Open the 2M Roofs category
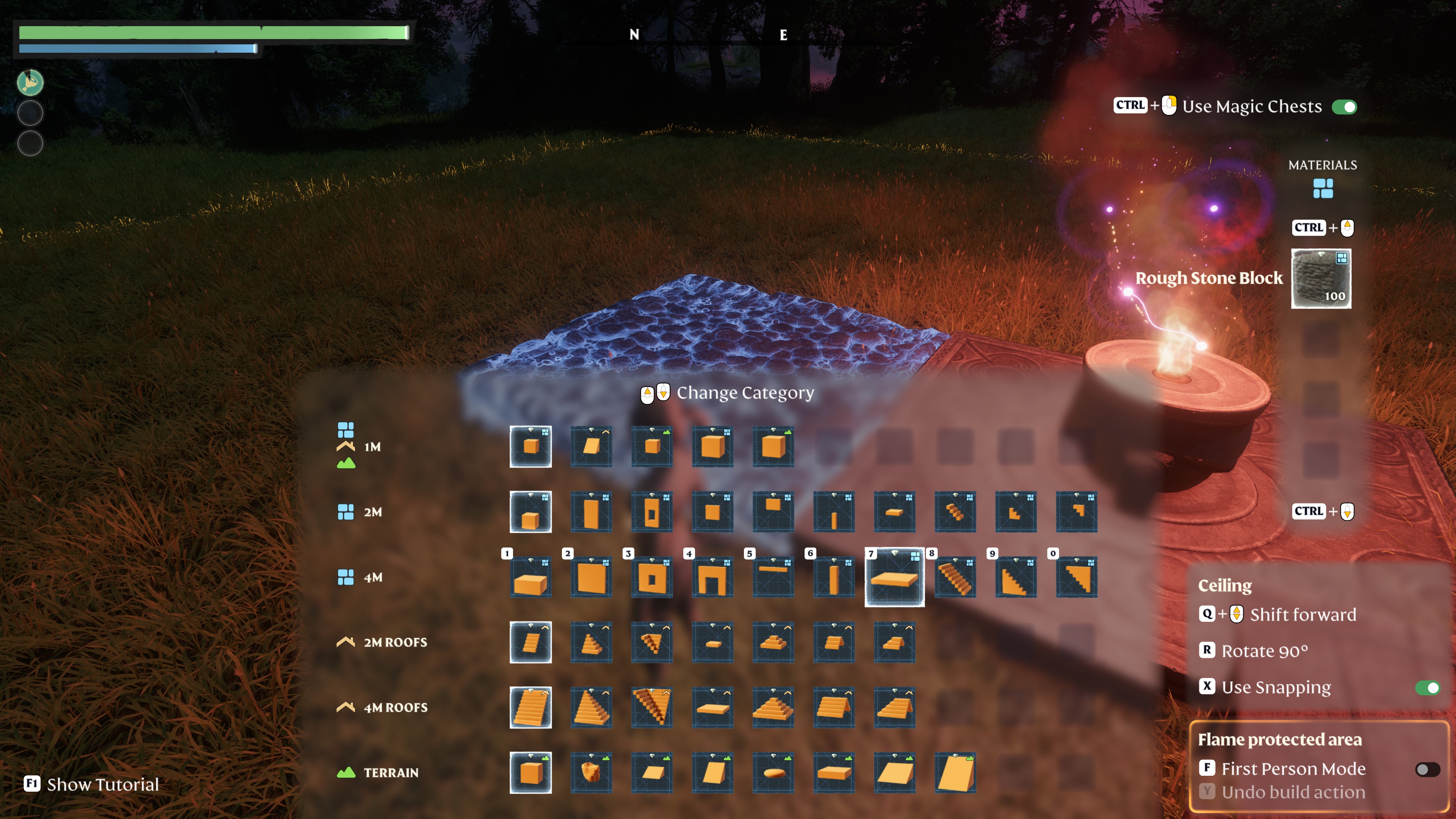Image resolution: width=1456 pixels, height=819 pixels. 395,643
